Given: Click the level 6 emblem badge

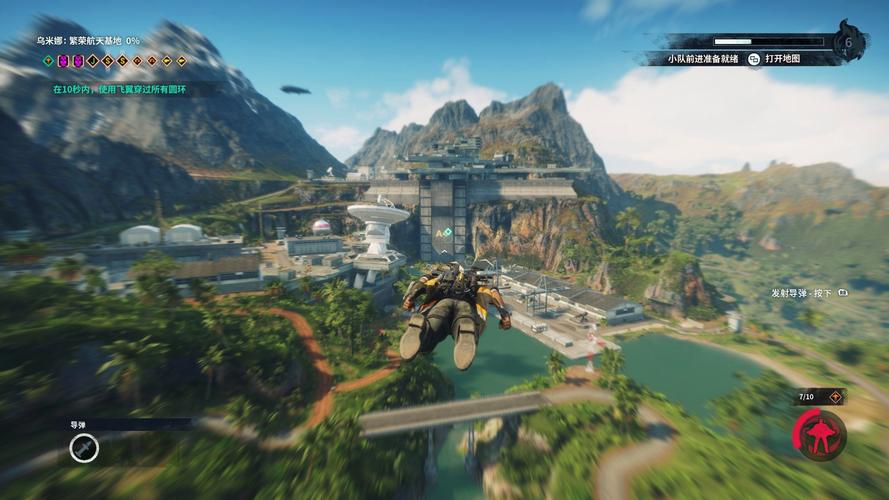Looking at the screenshot, I should click(850, 41).
